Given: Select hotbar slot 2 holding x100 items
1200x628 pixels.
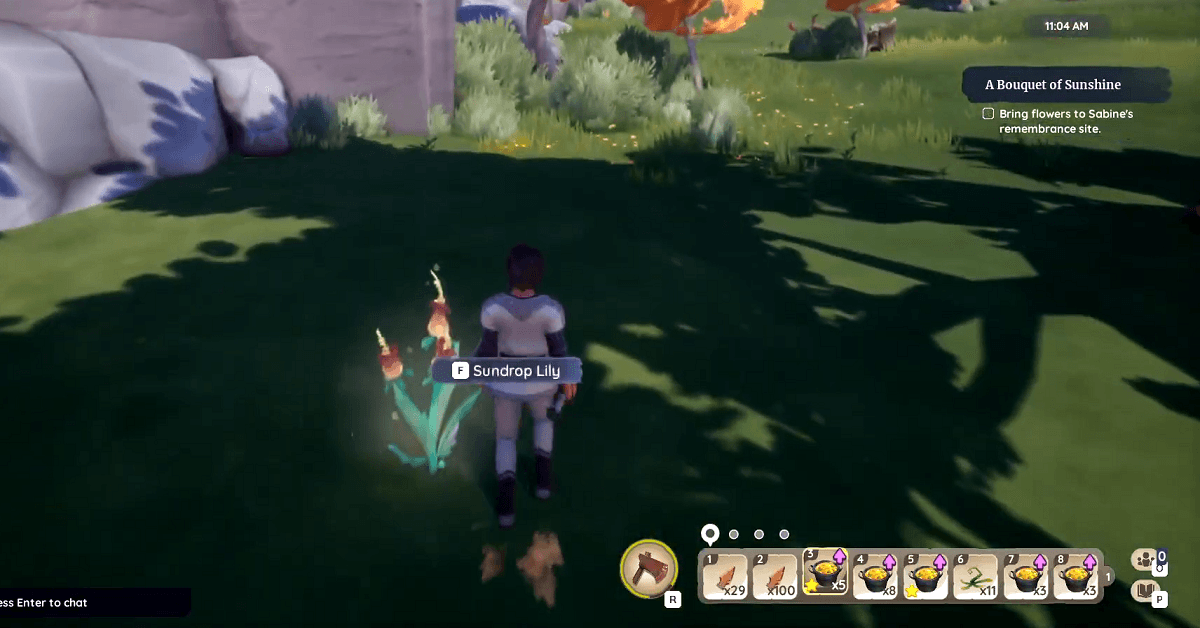Looking at the screenshot, I should click(x=775, y=576).
